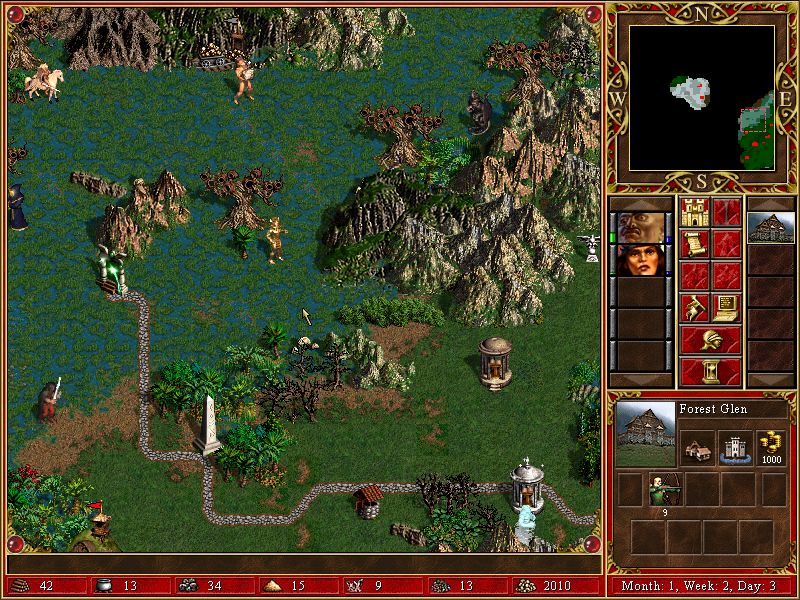
Task: Open the Kingdom Overview castle button
Action: point(694,212)
